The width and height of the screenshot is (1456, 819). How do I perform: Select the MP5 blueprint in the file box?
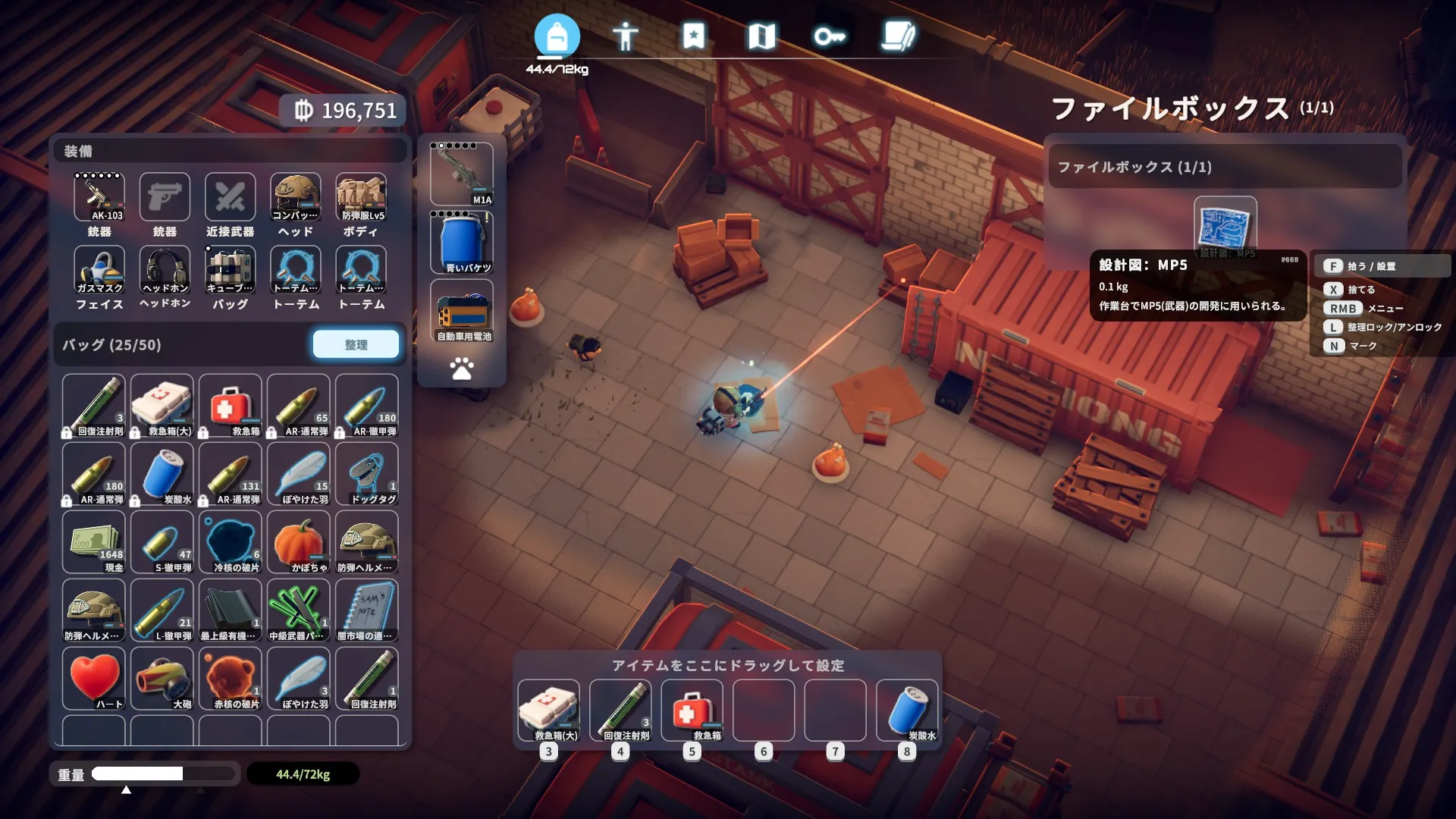click(x=1225, y=226)
